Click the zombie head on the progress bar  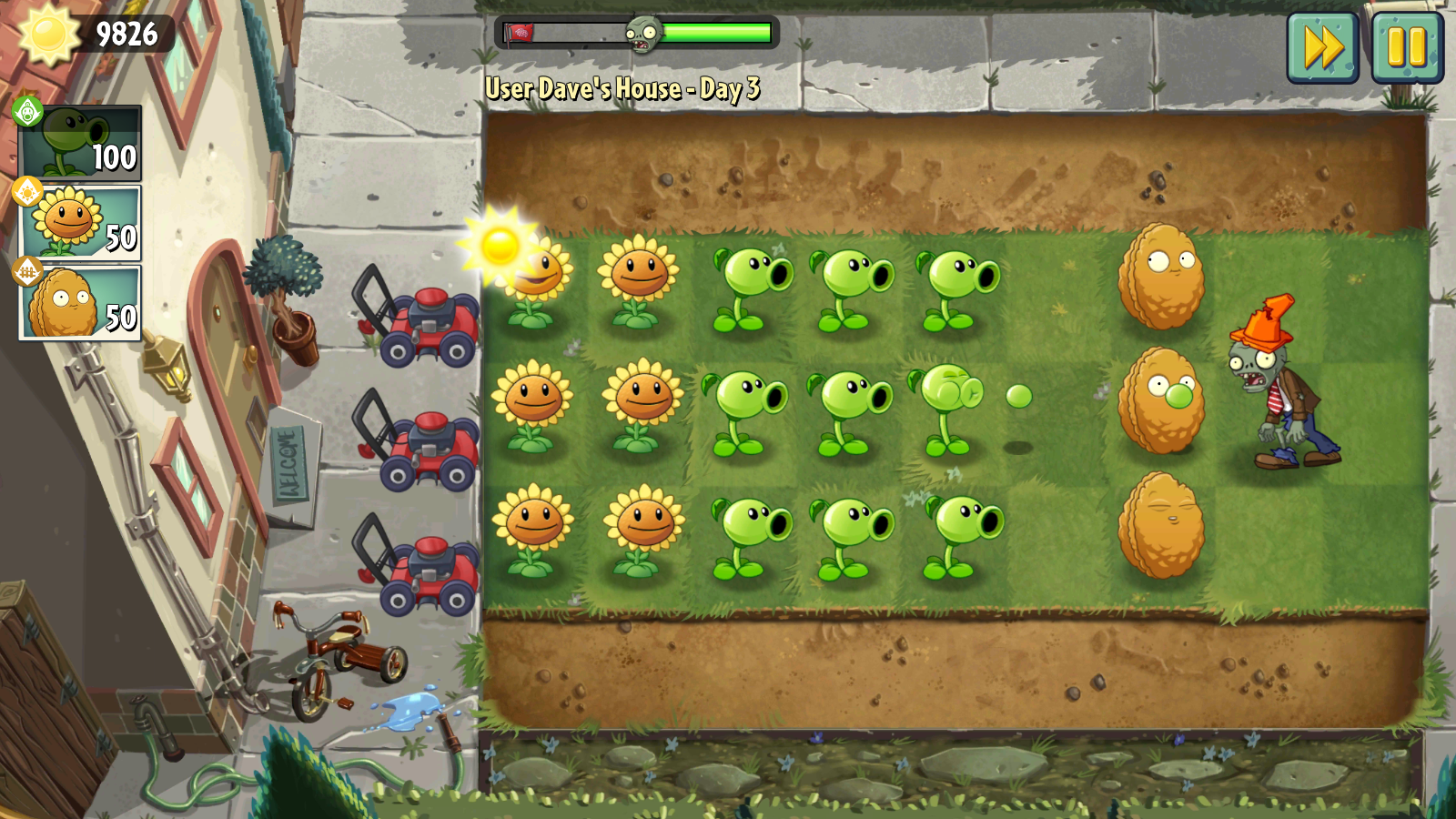pyautogui.click(x=646, y=32)
